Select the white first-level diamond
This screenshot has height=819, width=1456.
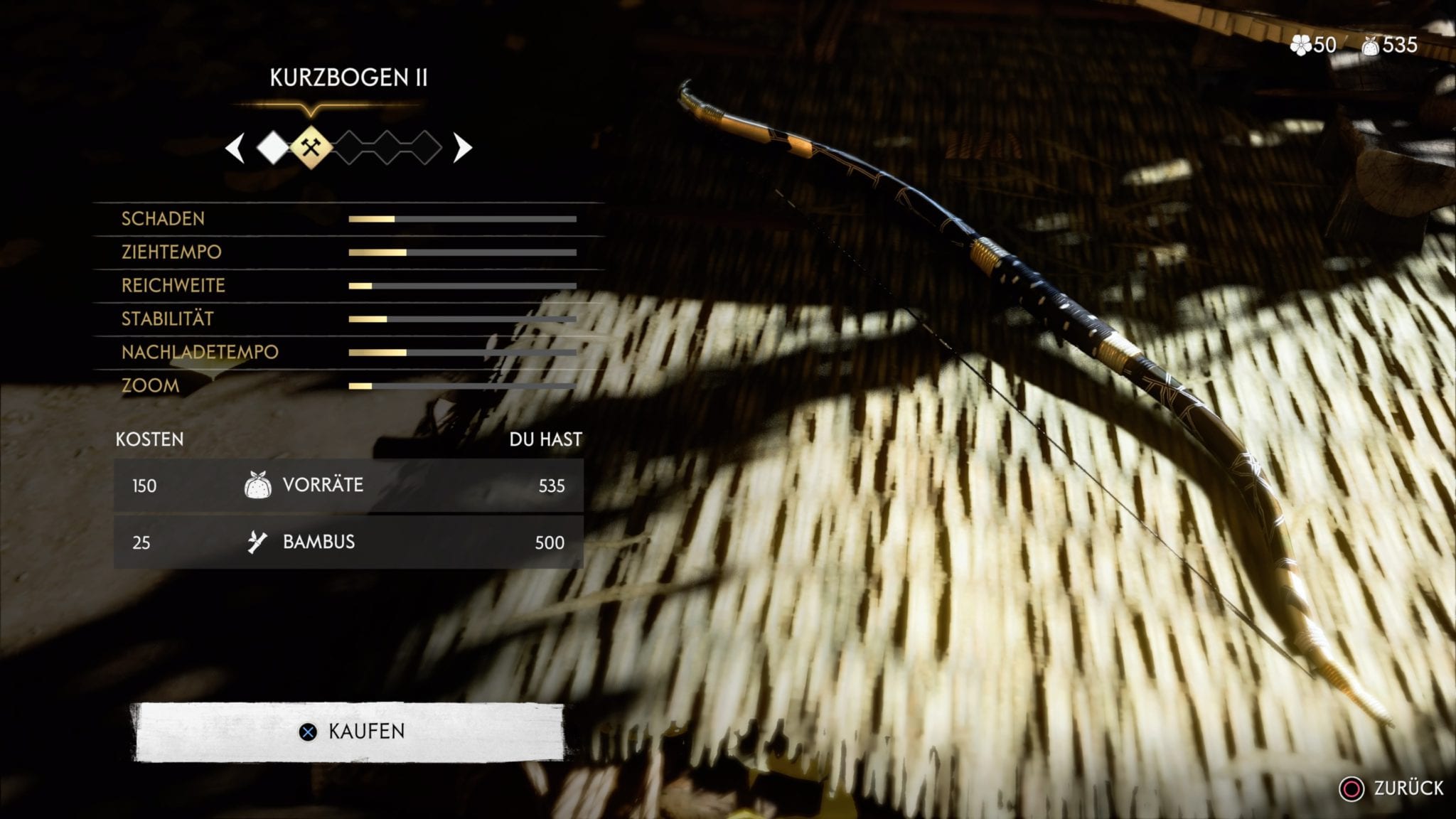pos(273,148)
